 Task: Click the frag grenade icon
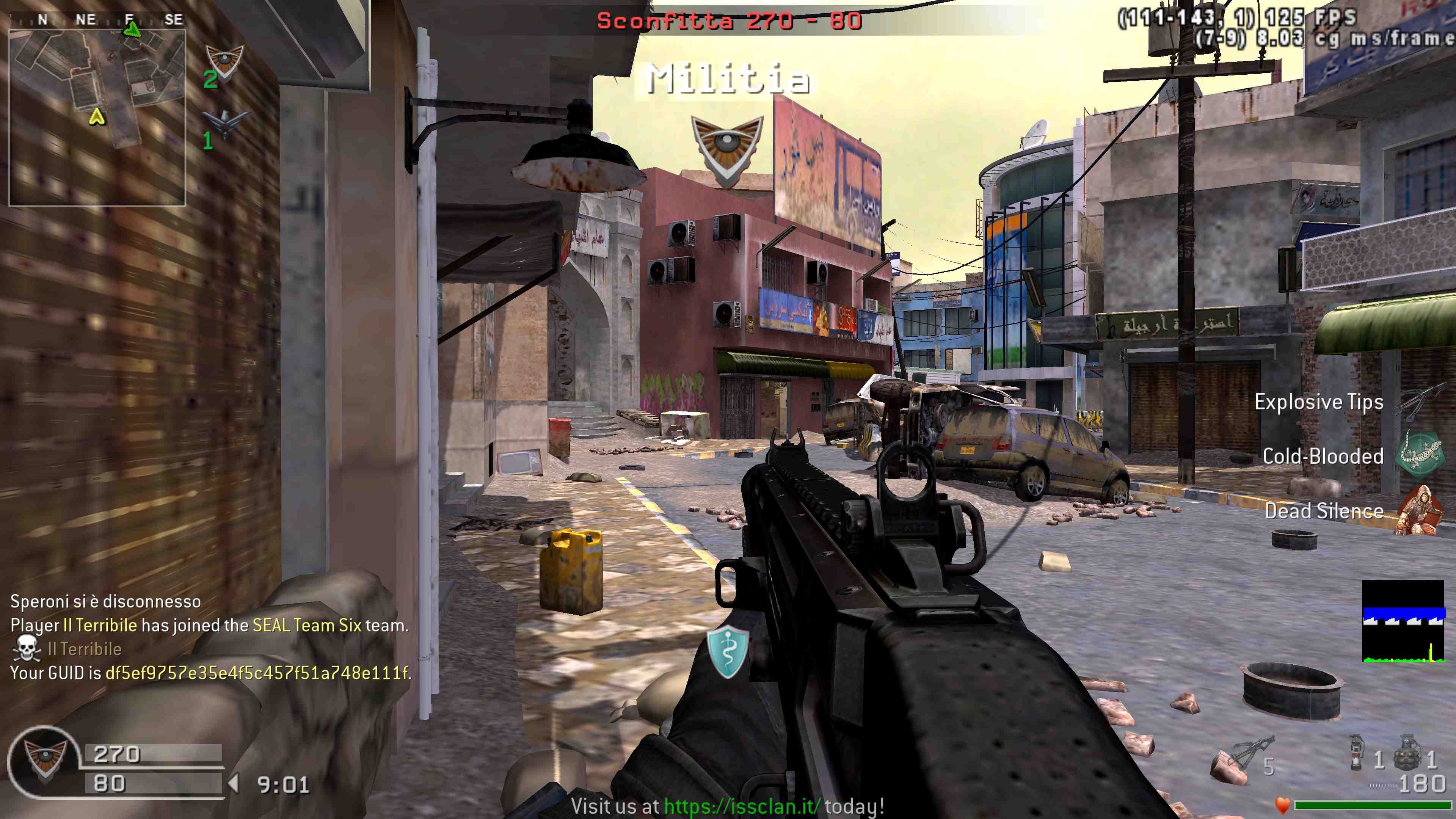[x=1407, y=752]
